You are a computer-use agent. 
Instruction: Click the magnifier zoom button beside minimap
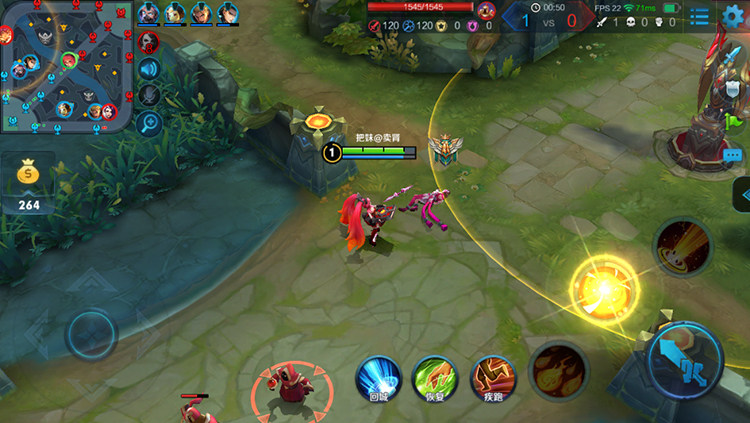(149, 122)
